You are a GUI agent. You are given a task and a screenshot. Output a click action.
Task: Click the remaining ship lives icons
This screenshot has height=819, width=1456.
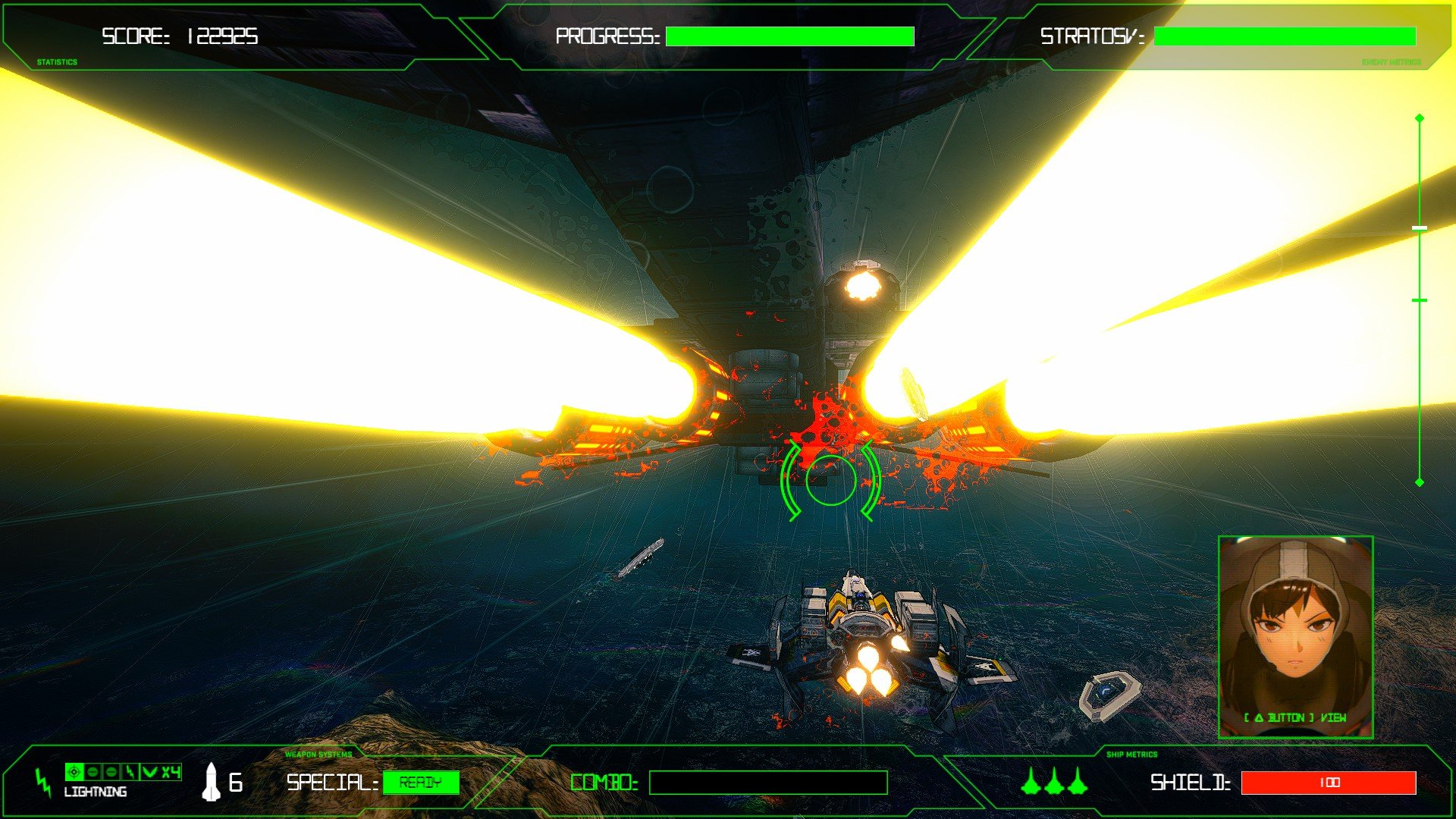pyautogui.click(x=1054, y=781)
